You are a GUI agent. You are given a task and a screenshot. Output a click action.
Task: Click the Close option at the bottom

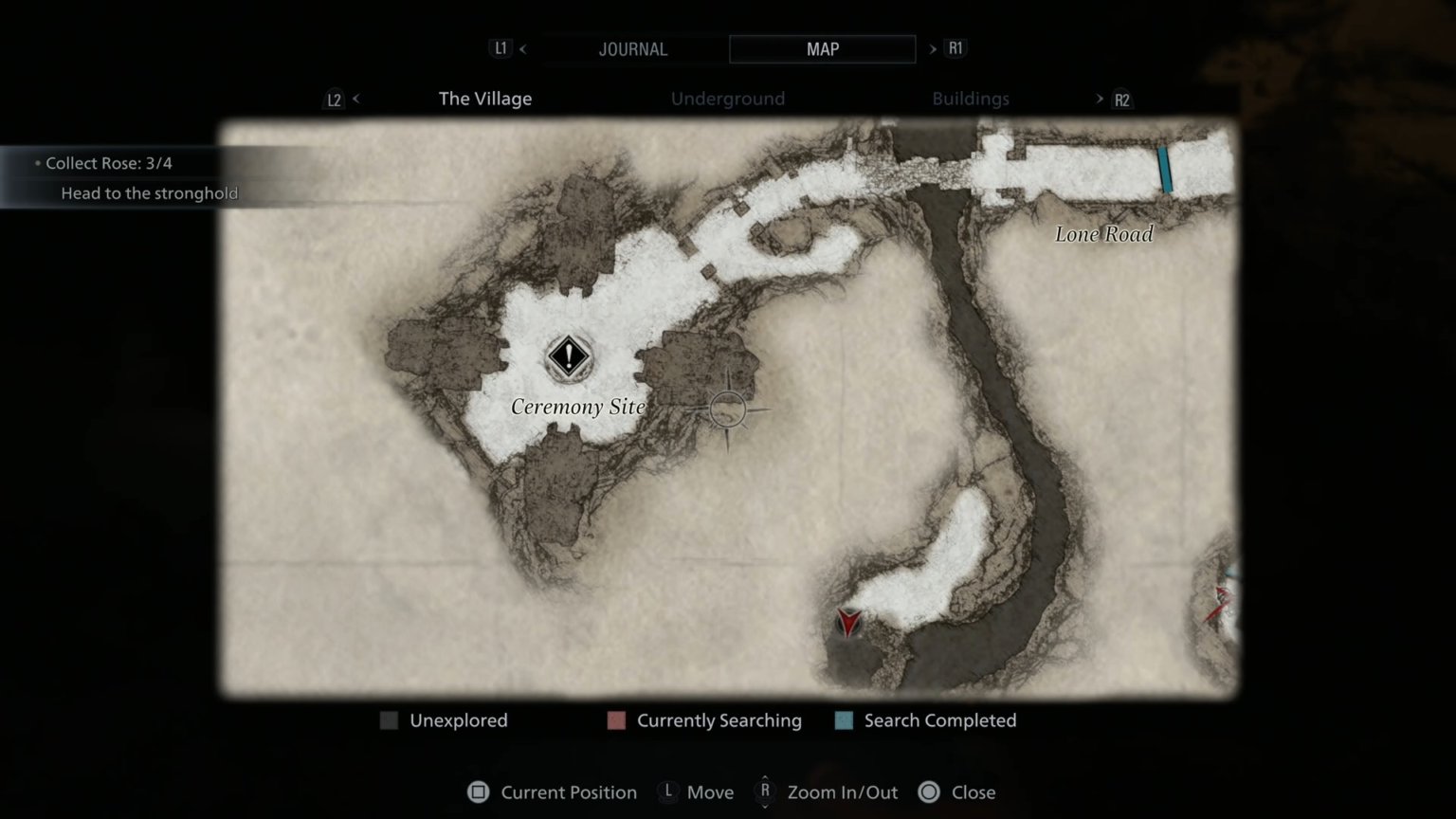click(x=974, y=792)
